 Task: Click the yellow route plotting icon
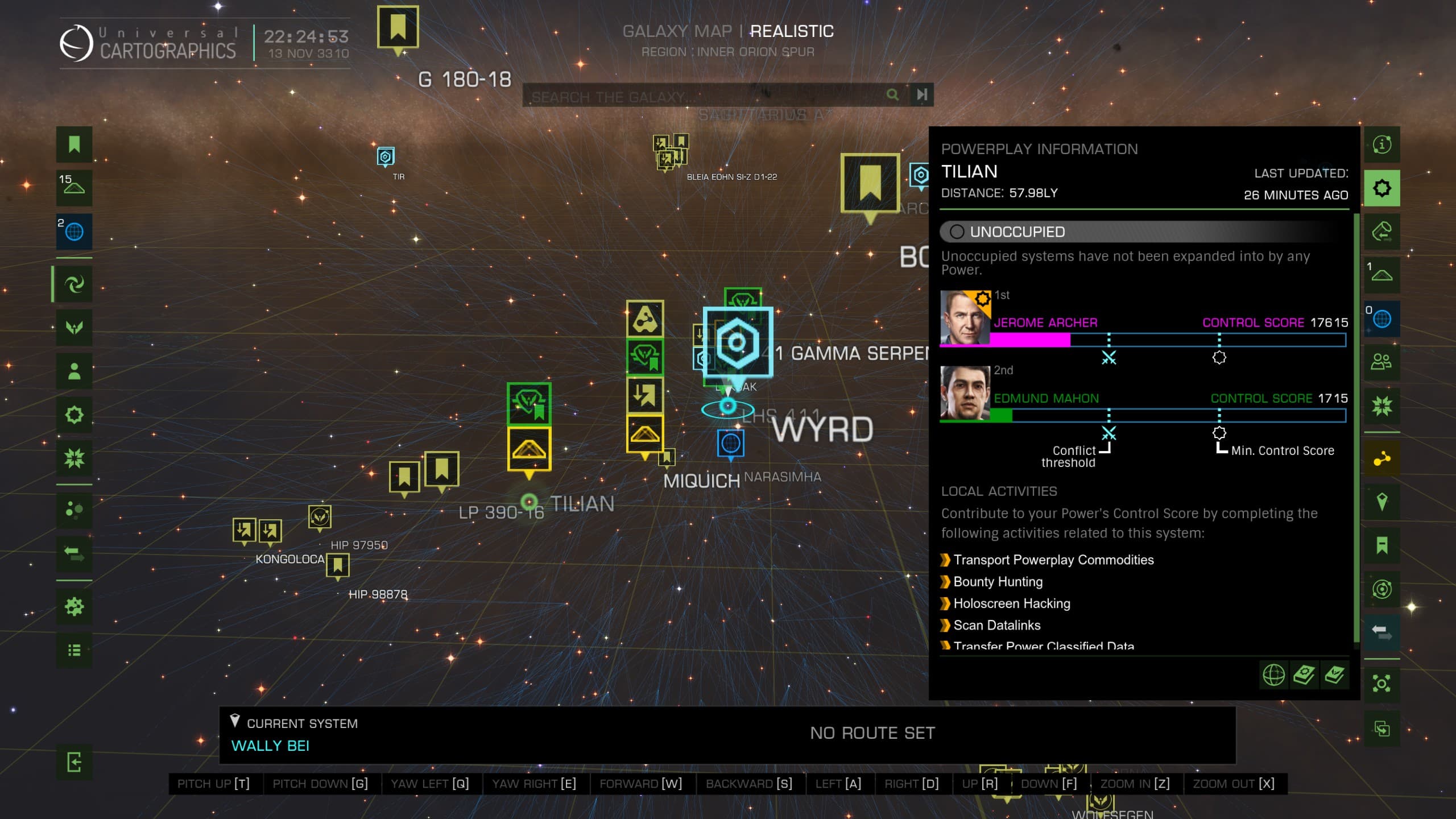pyautogui.click(x=1381, y=458)
